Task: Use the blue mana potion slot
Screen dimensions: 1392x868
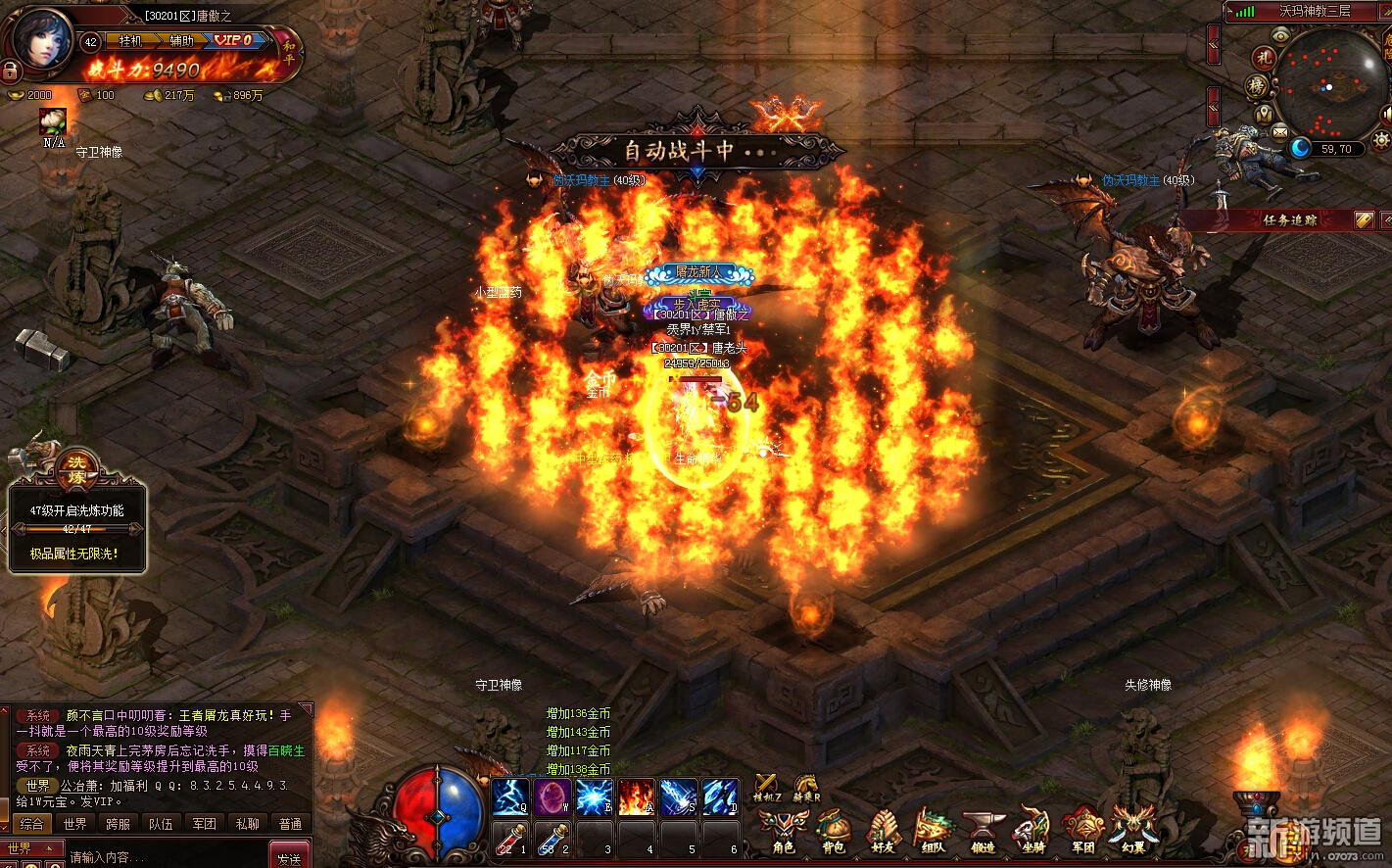Action: [552, 839]
